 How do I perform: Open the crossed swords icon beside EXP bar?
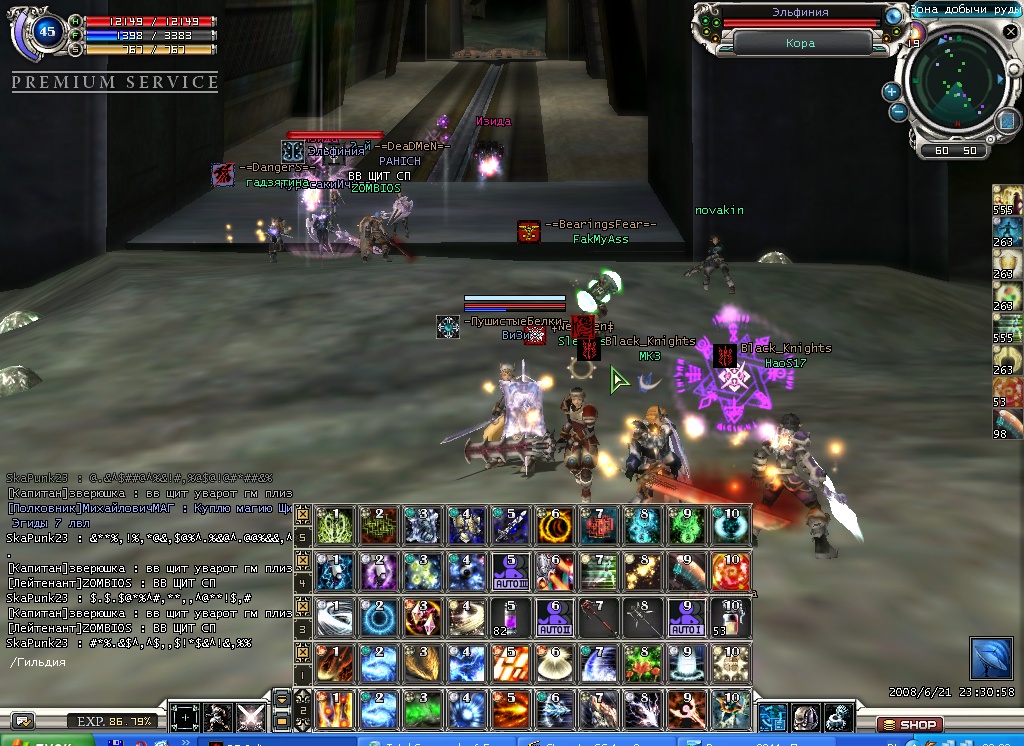point(250,717)
